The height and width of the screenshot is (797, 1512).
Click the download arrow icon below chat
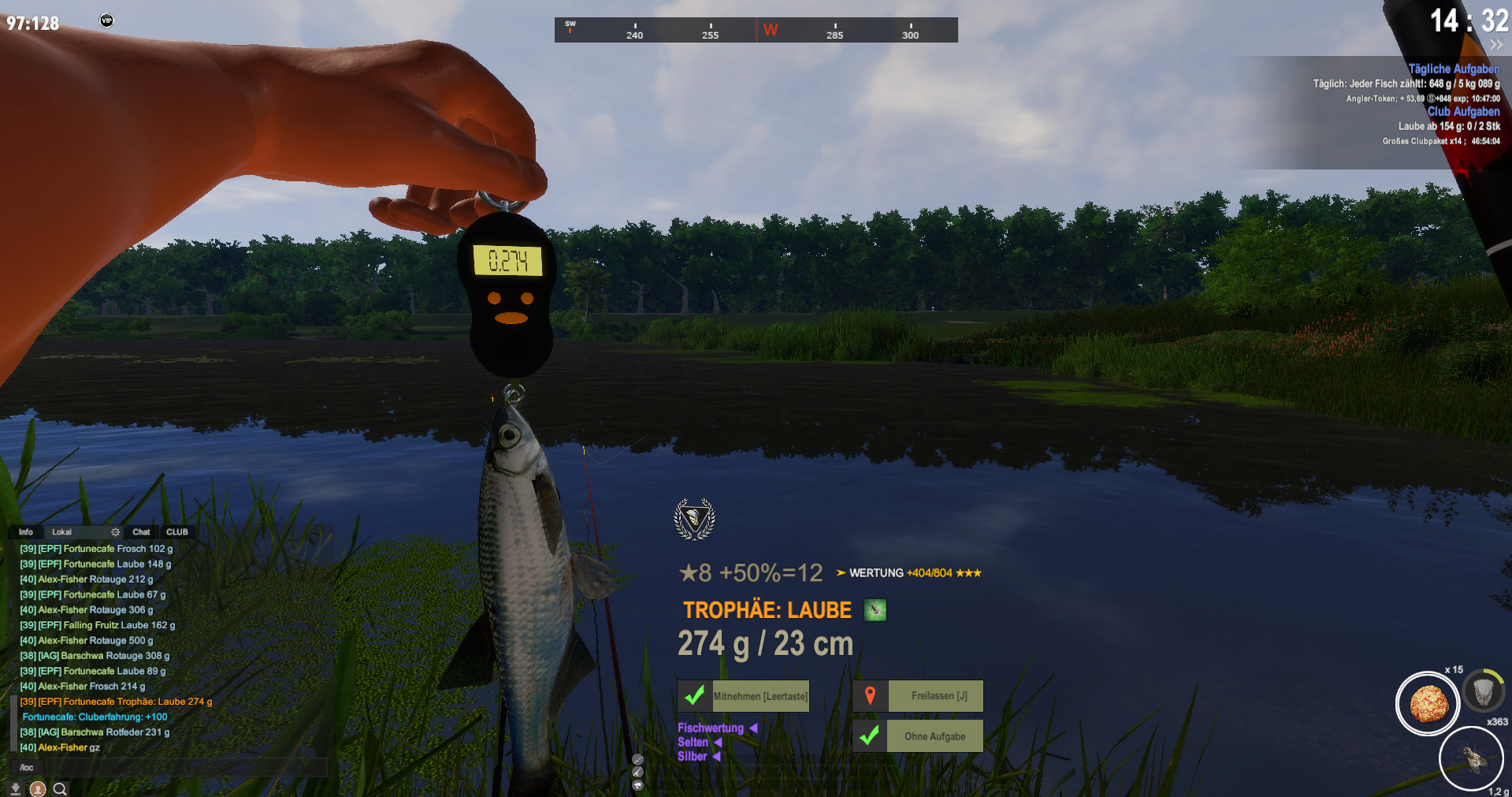15,788
